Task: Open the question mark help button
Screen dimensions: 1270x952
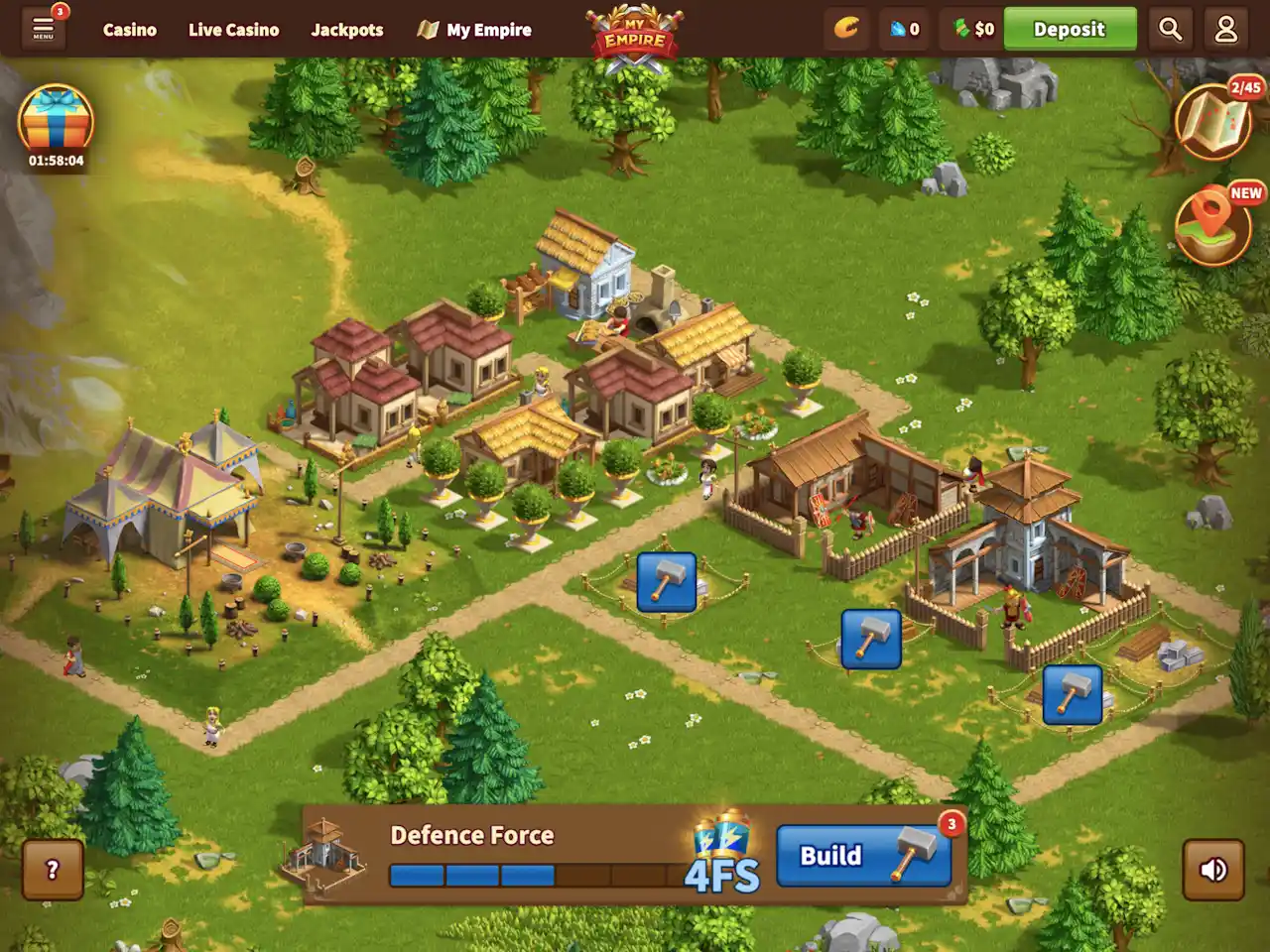Action: coord(53,870)
